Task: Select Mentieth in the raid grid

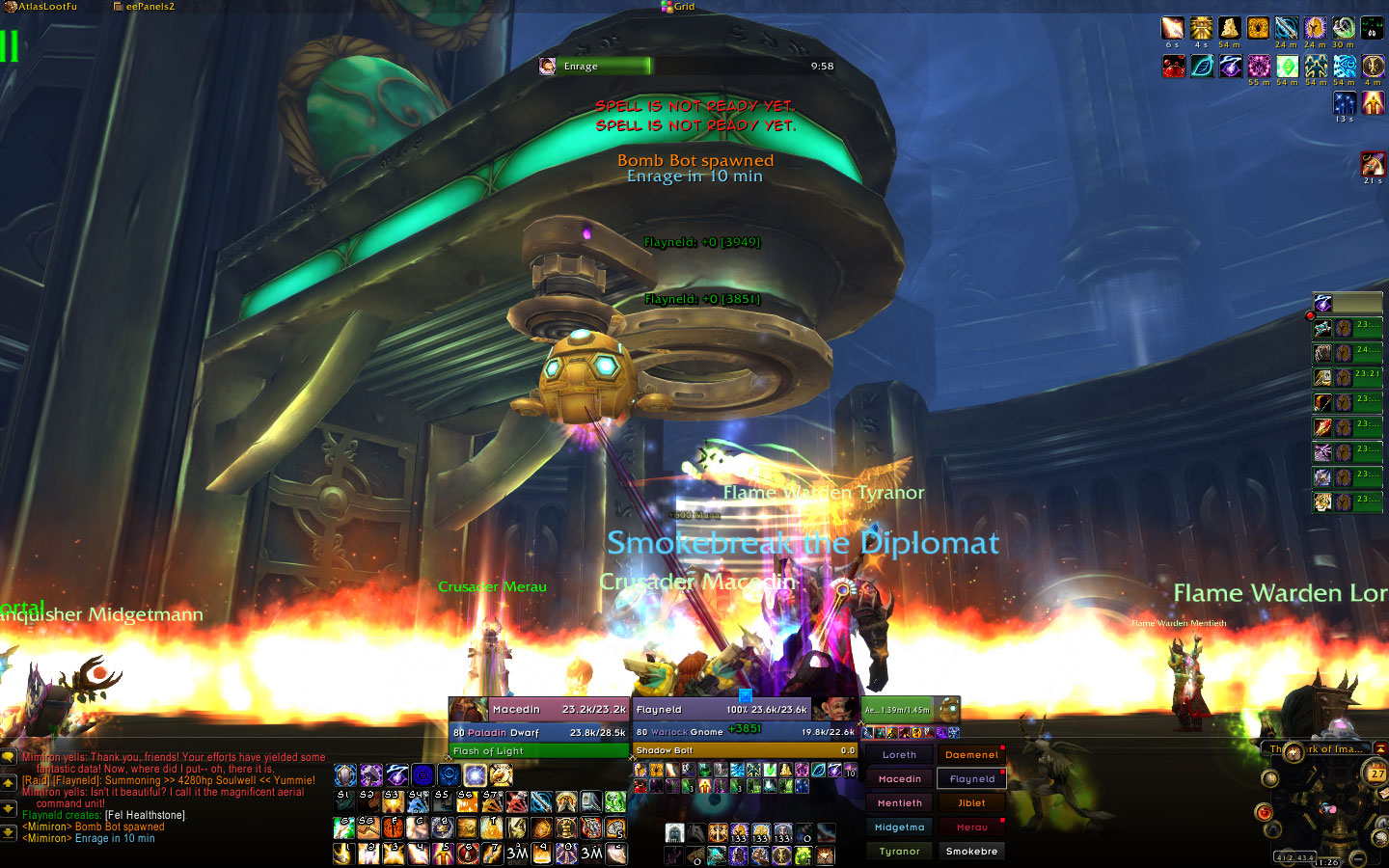Action: pos(899,803)
